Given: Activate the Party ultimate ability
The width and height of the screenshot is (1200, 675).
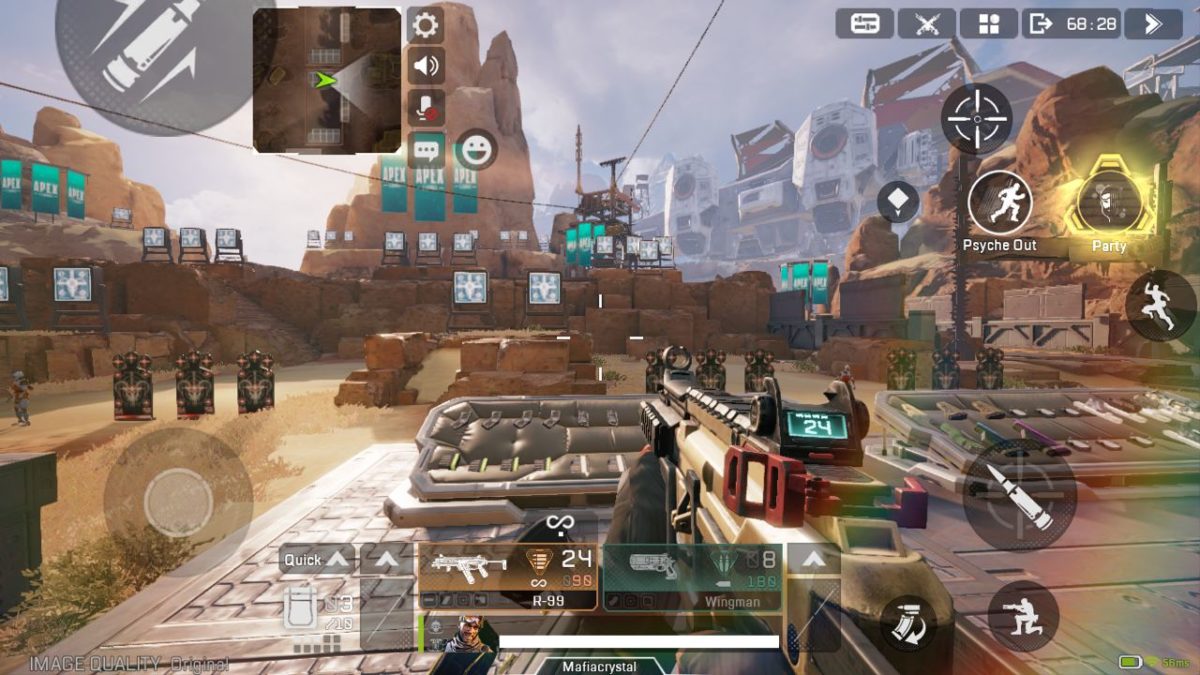Looking at the screenshot, I should pos(1108,202).
